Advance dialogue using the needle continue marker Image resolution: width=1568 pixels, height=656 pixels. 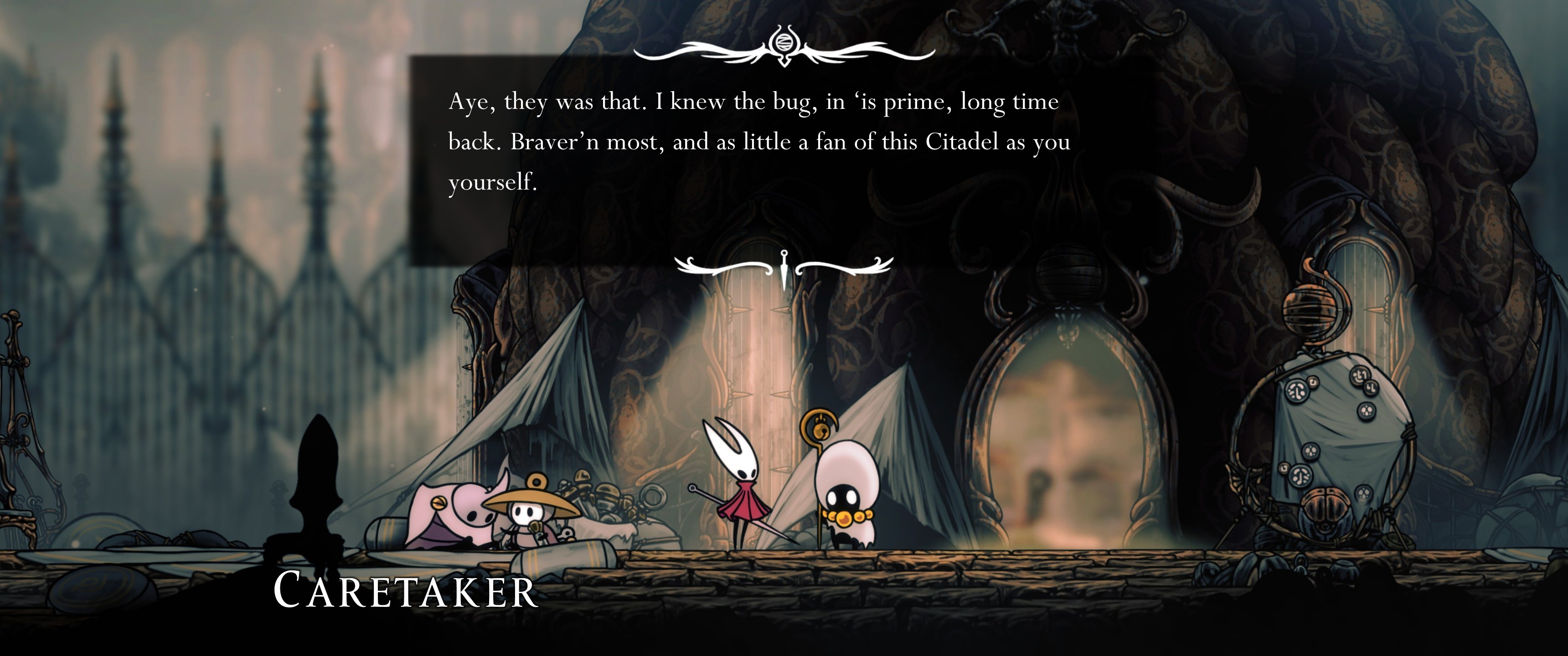[x=784, y=268]
